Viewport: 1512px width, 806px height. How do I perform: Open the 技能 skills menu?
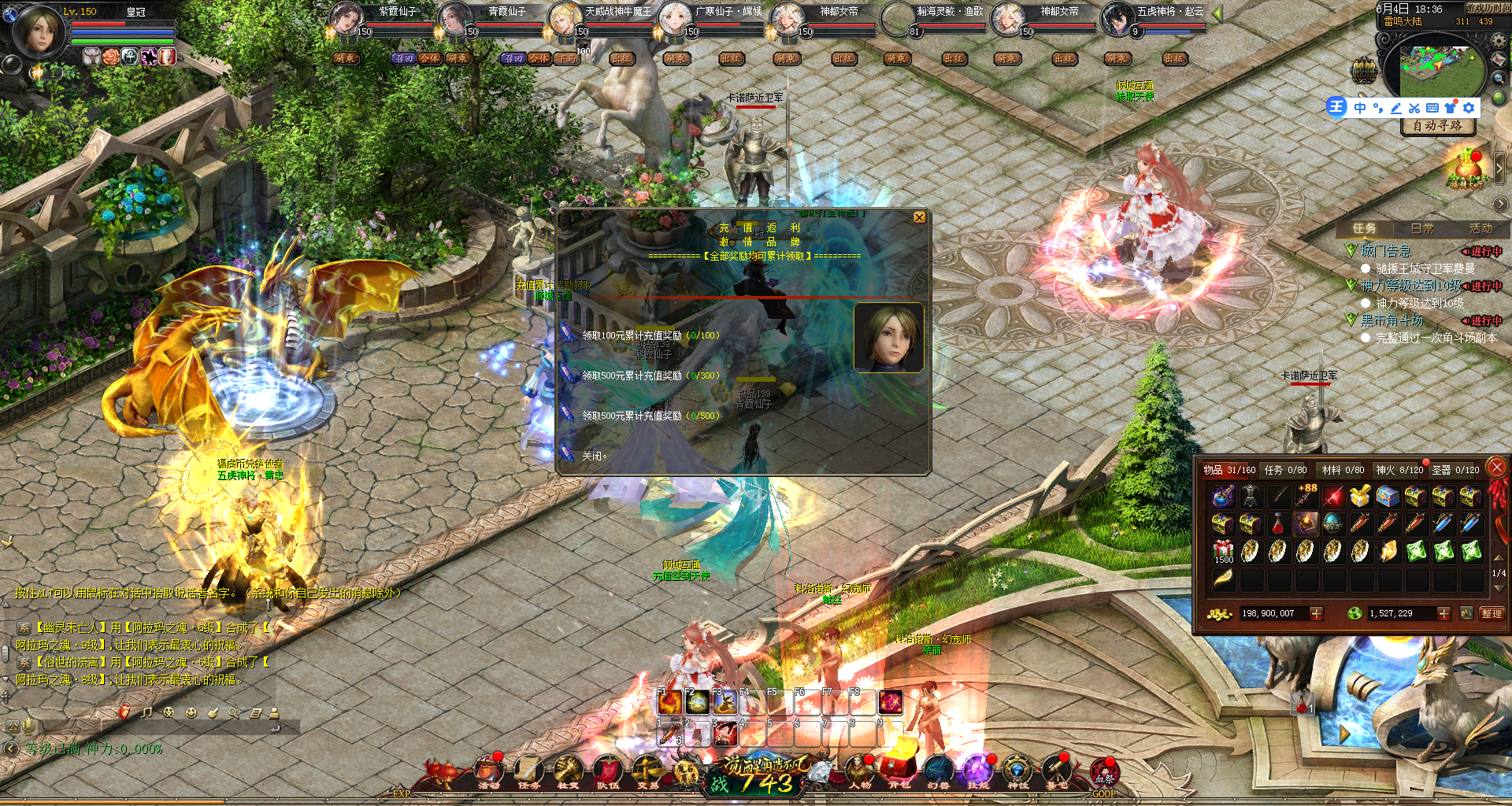tap(977, 771)
